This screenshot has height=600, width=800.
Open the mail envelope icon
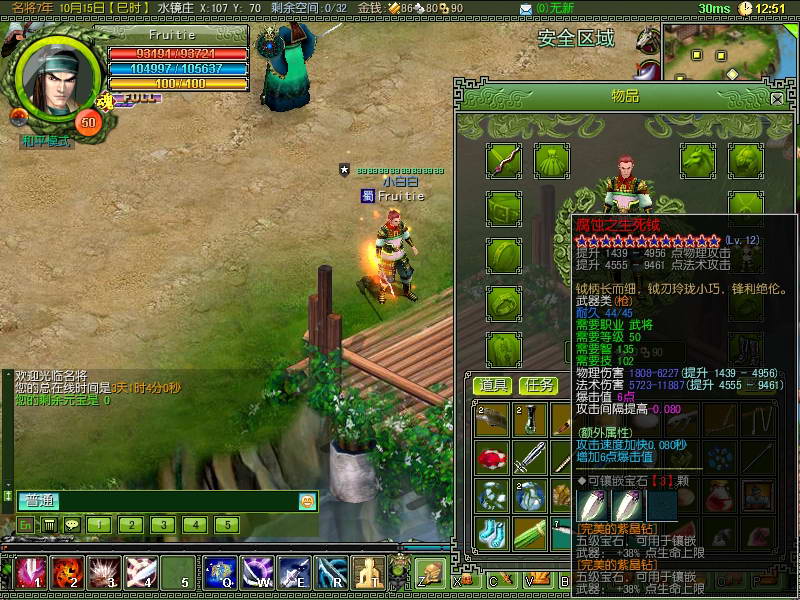[x=526, y=9]
